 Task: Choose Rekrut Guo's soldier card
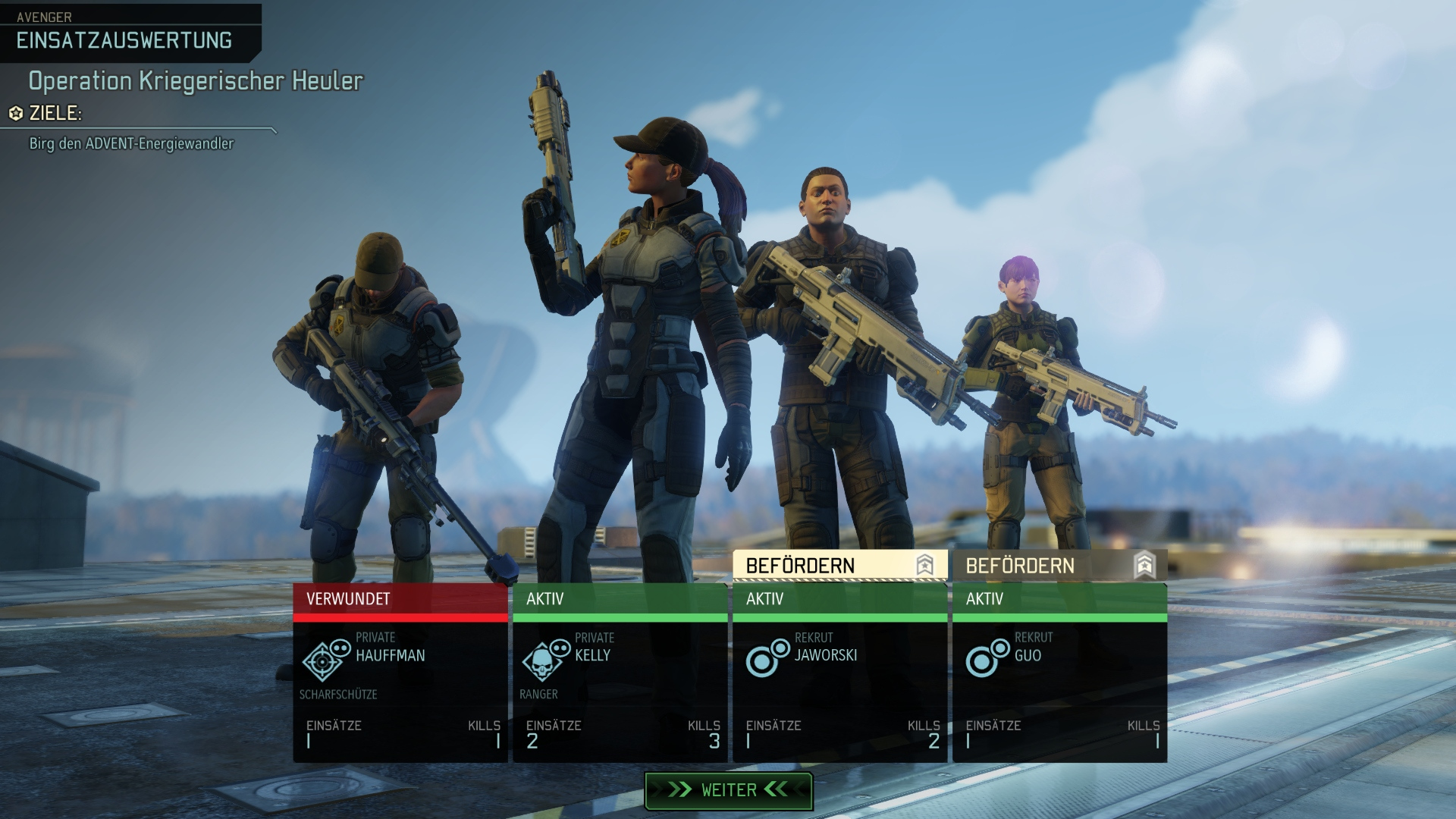(x=1059, y=675)
